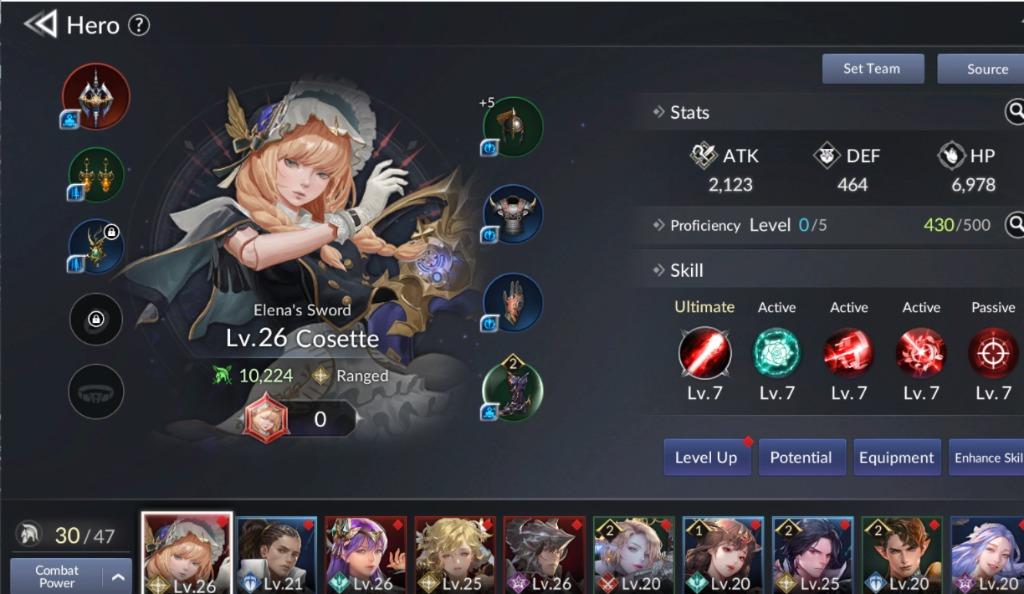Click the Source button

(x=986, y=69)
